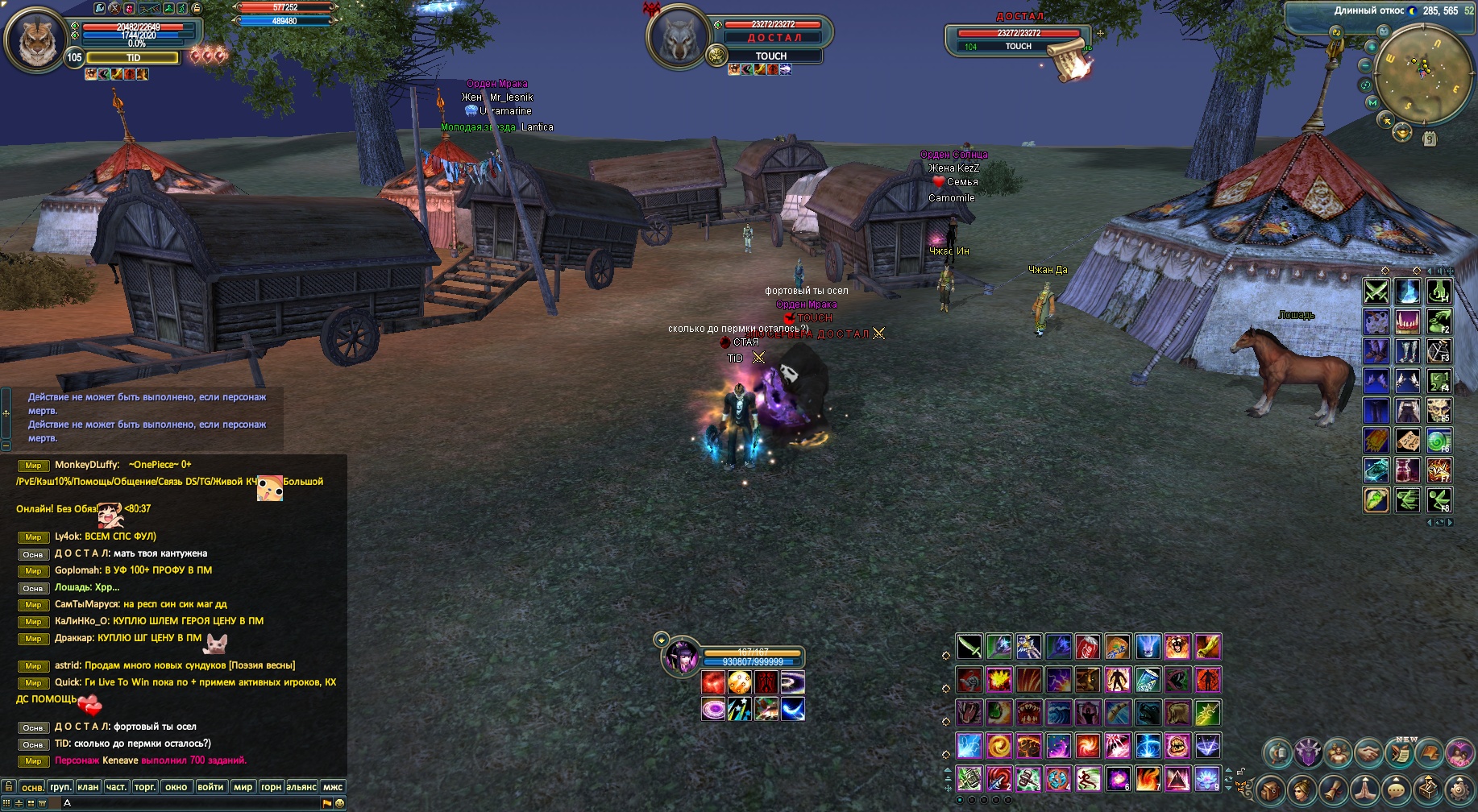Open the calendar icon below the minimap
Image resolution: width=1478 pixels, height=812 pixels.
1429,139
